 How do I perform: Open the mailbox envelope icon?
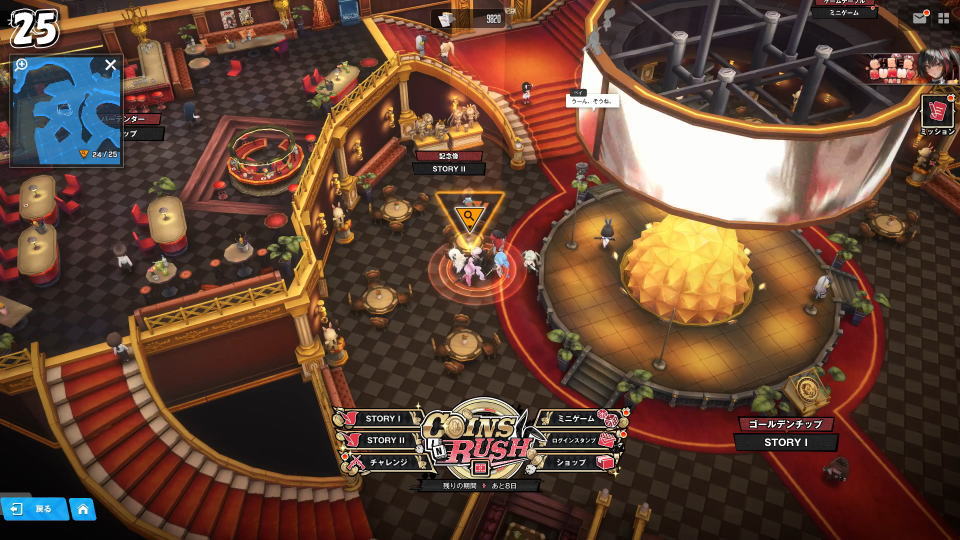tap(919, 17)
